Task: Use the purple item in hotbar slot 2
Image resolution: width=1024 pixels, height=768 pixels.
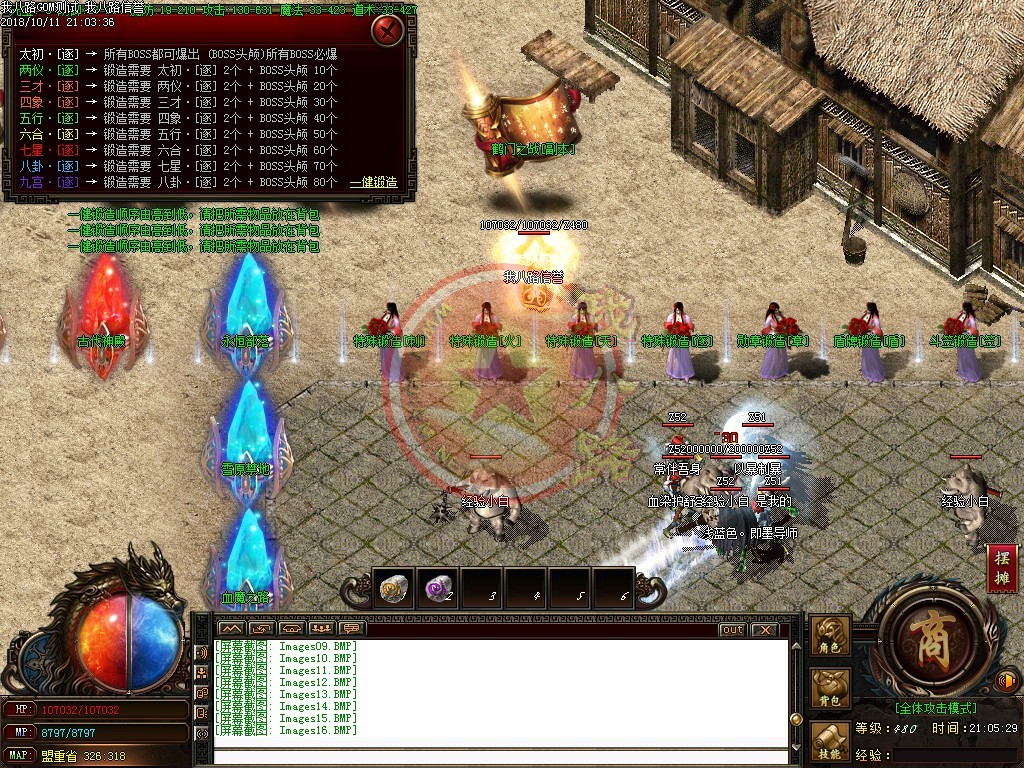Action: (437, 589)
